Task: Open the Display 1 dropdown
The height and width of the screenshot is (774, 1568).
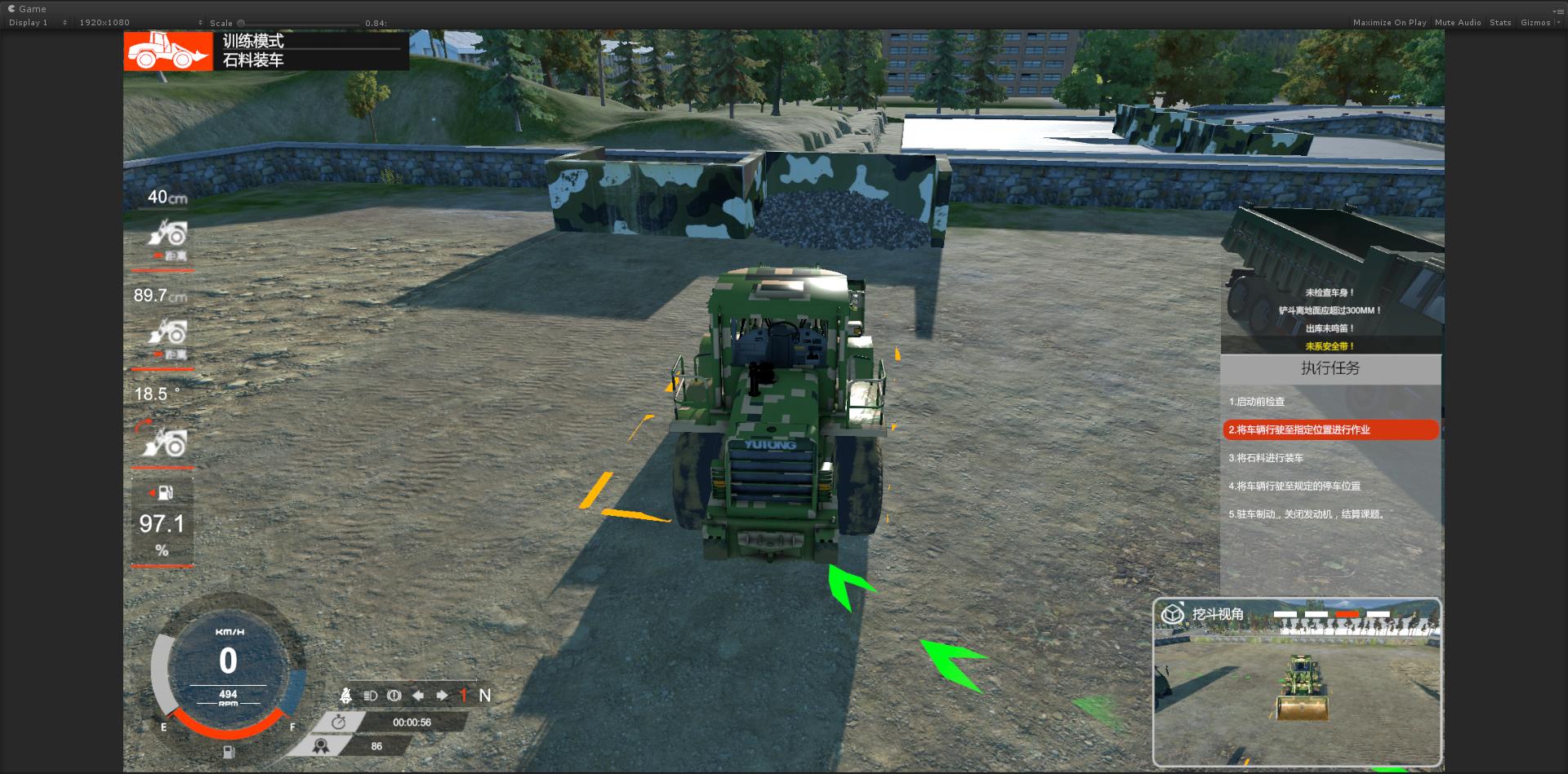Action: [37, 23]
